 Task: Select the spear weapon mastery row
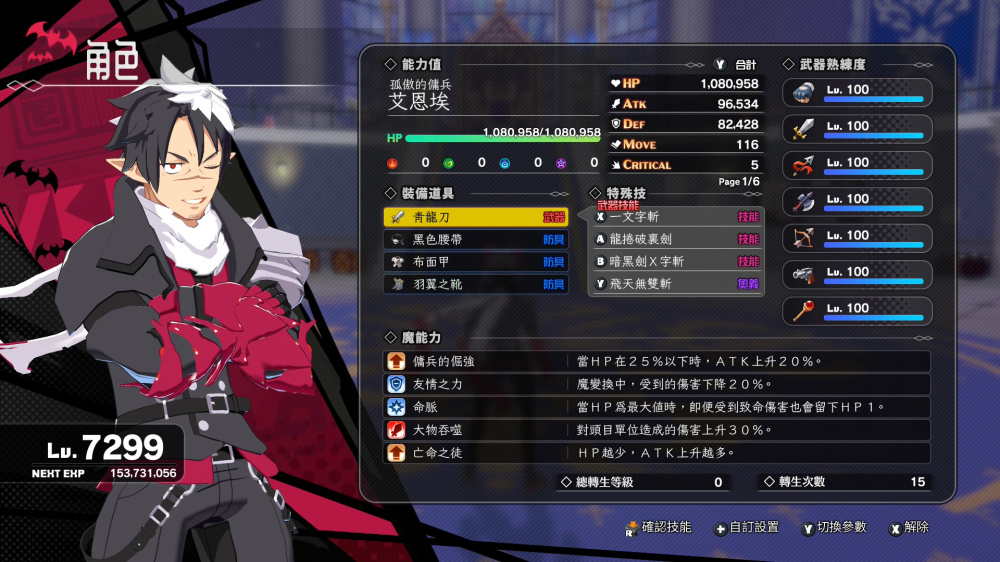pyautogui.click(x=857, y=164)
